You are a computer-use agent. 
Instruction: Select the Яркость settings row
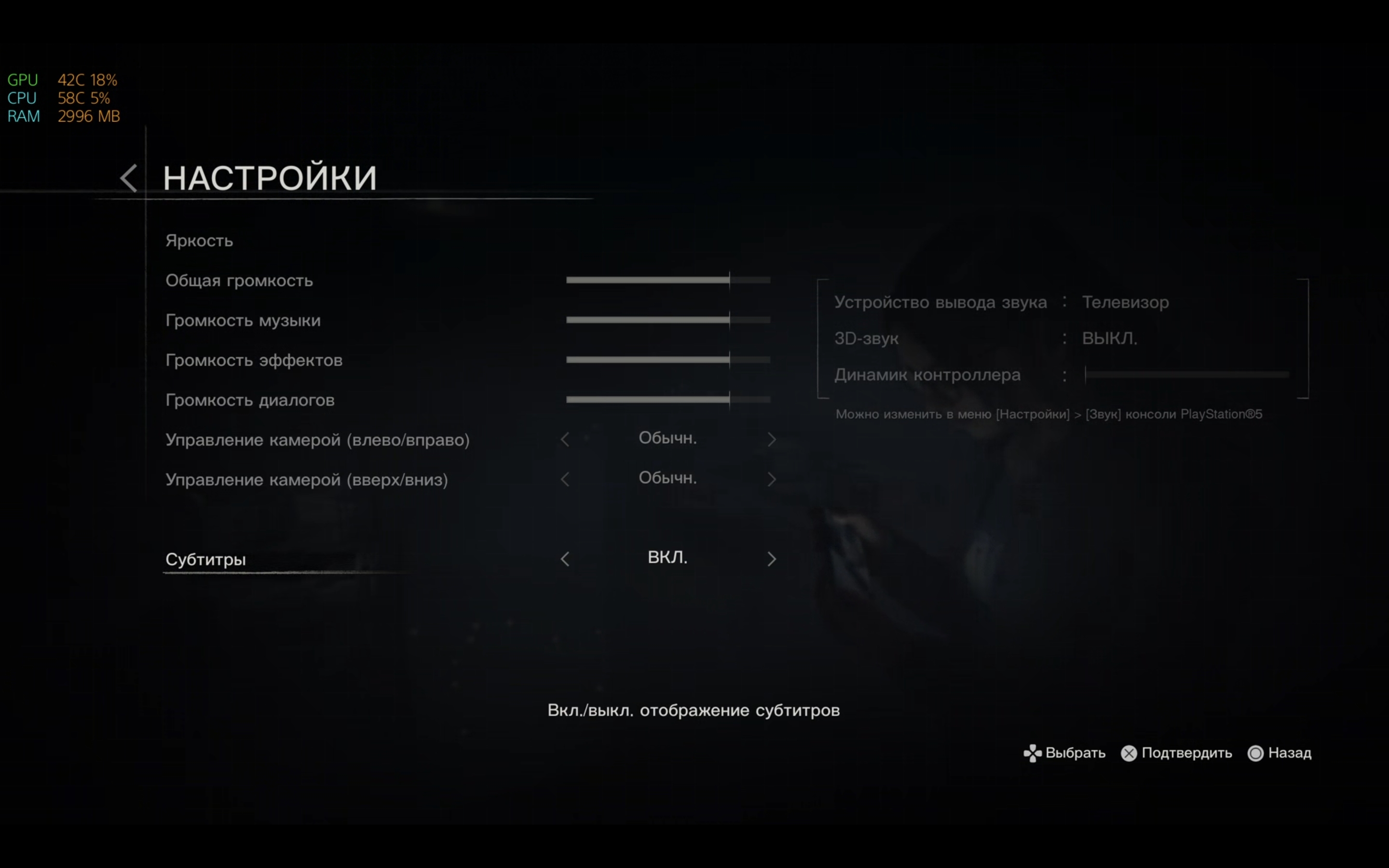pos(199,241)
